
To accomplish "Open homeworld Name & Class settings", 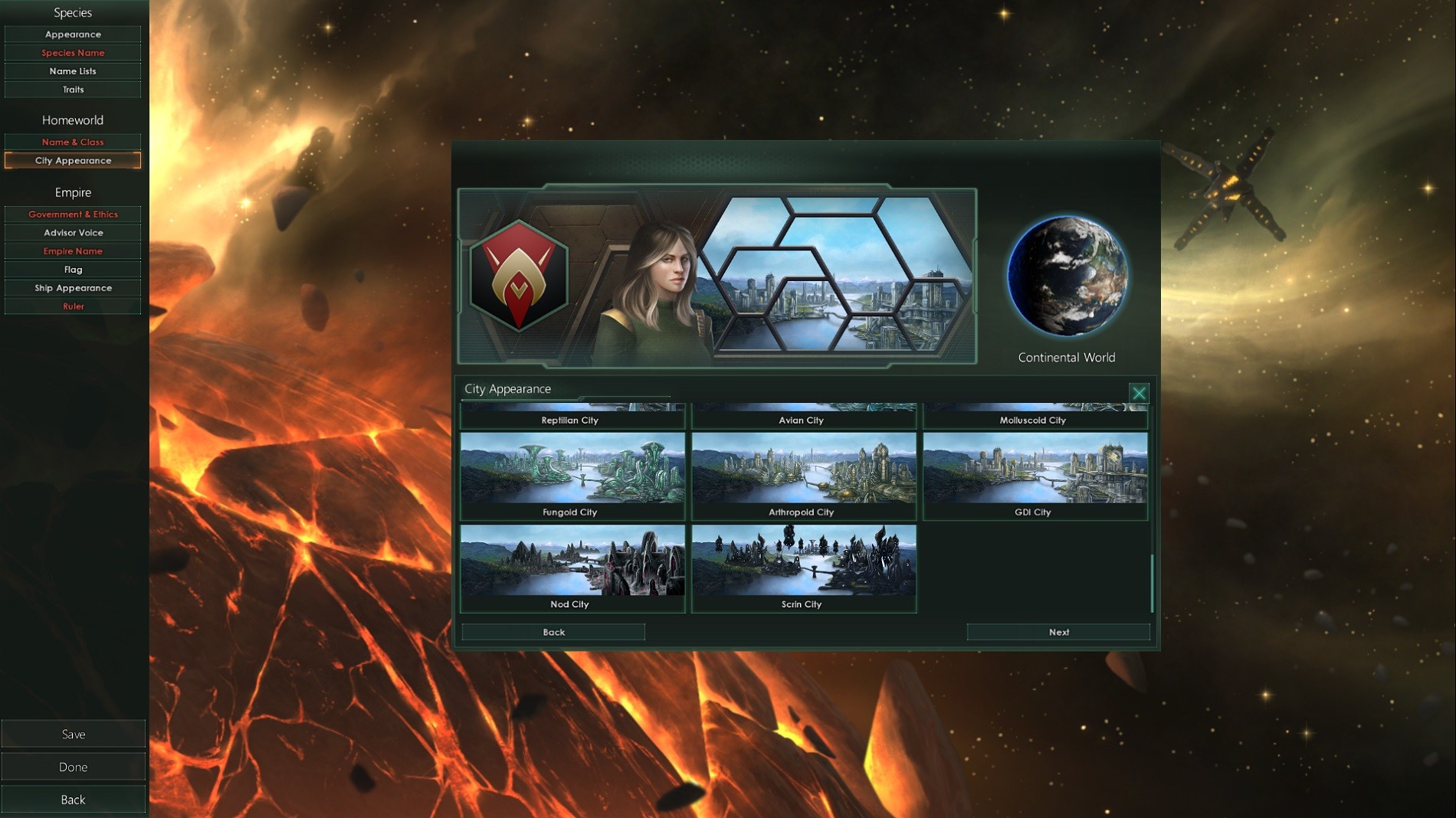I will 73,142.
